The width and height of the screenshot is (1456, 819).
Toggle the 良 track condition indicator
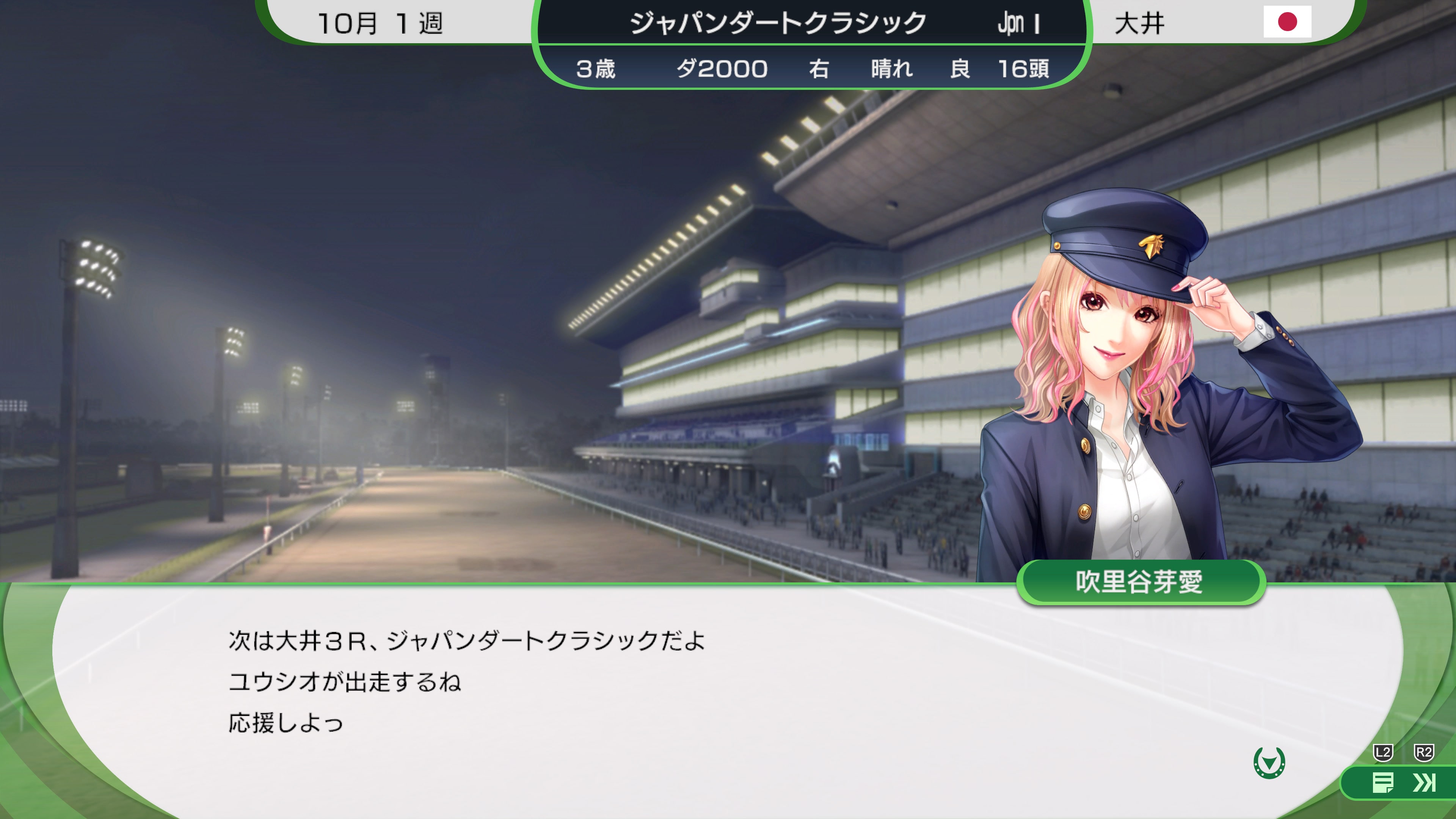click(x=963, y=68)
